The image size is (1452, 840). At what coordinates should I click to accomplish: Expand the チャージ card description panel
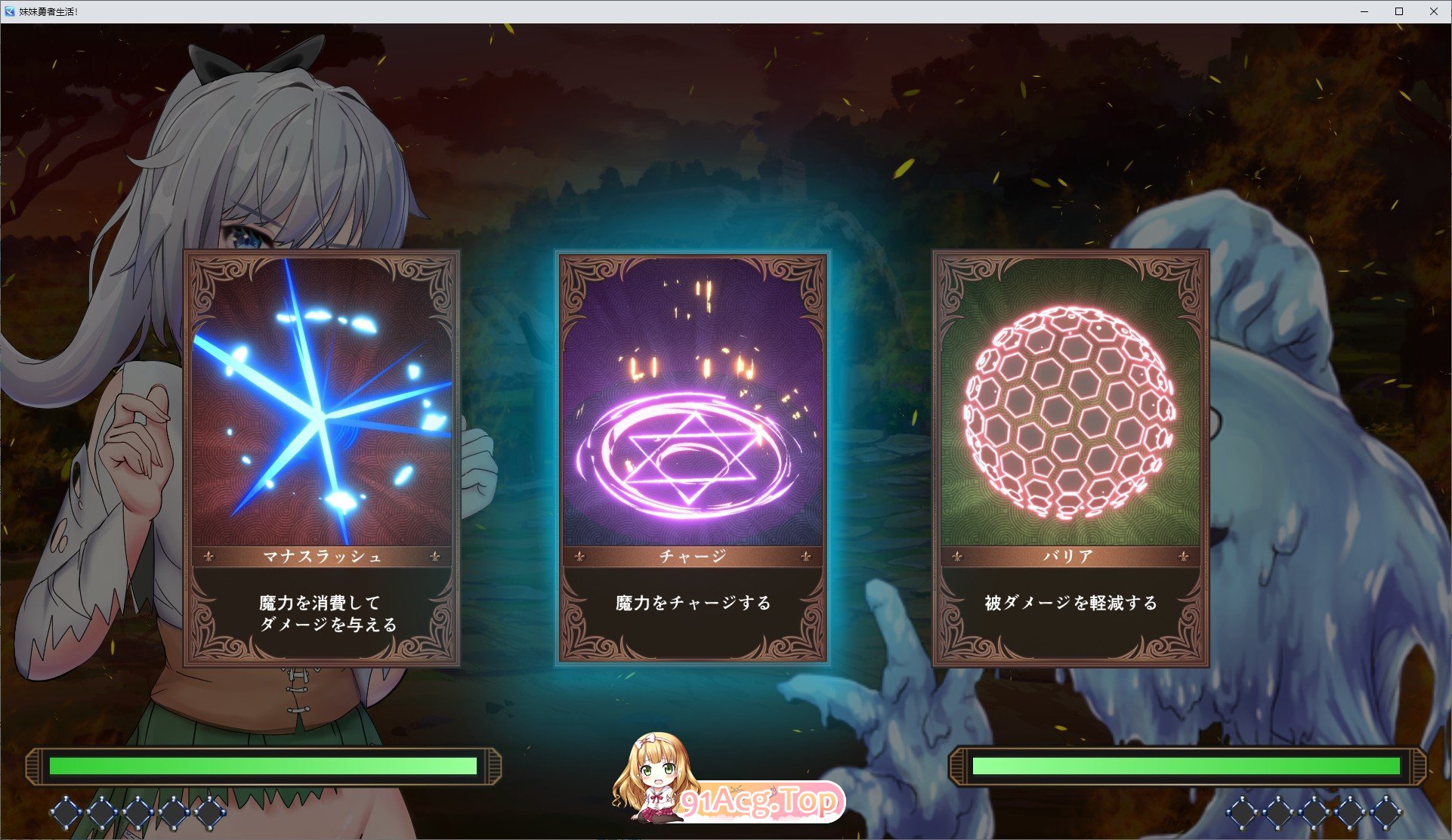coord(694,604)
